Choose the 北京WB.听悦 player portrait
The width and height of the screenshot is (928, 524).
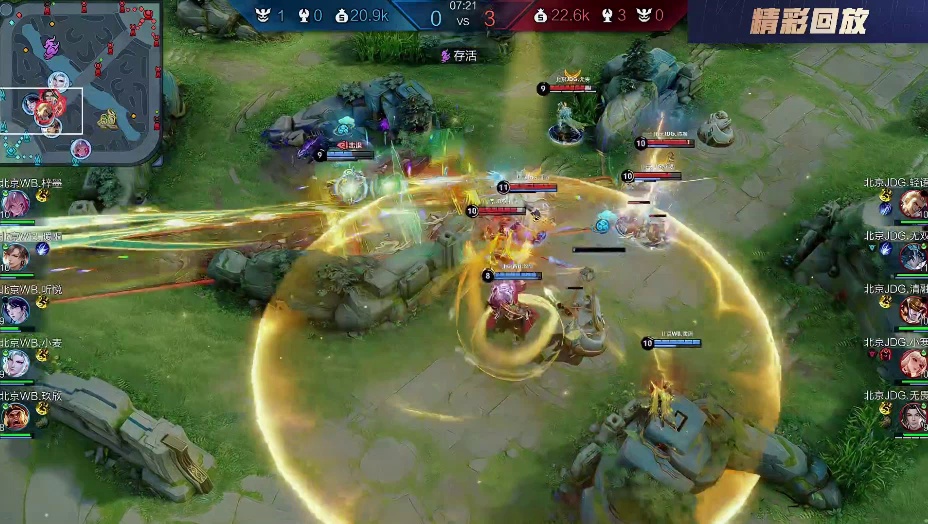click(x=16, y=311)
